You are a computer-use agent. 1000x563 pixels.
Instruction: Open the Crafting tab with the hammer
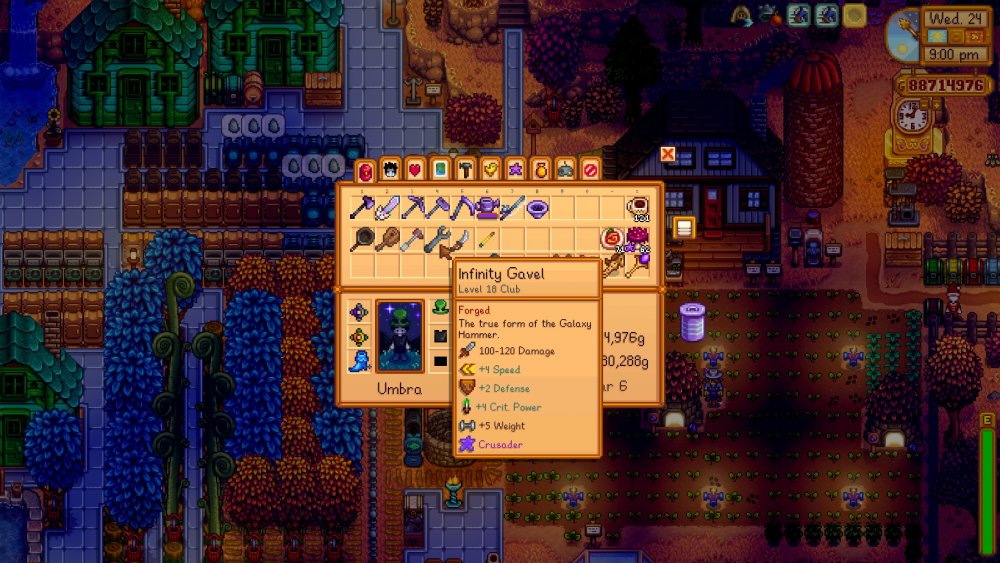click(465, 169)
